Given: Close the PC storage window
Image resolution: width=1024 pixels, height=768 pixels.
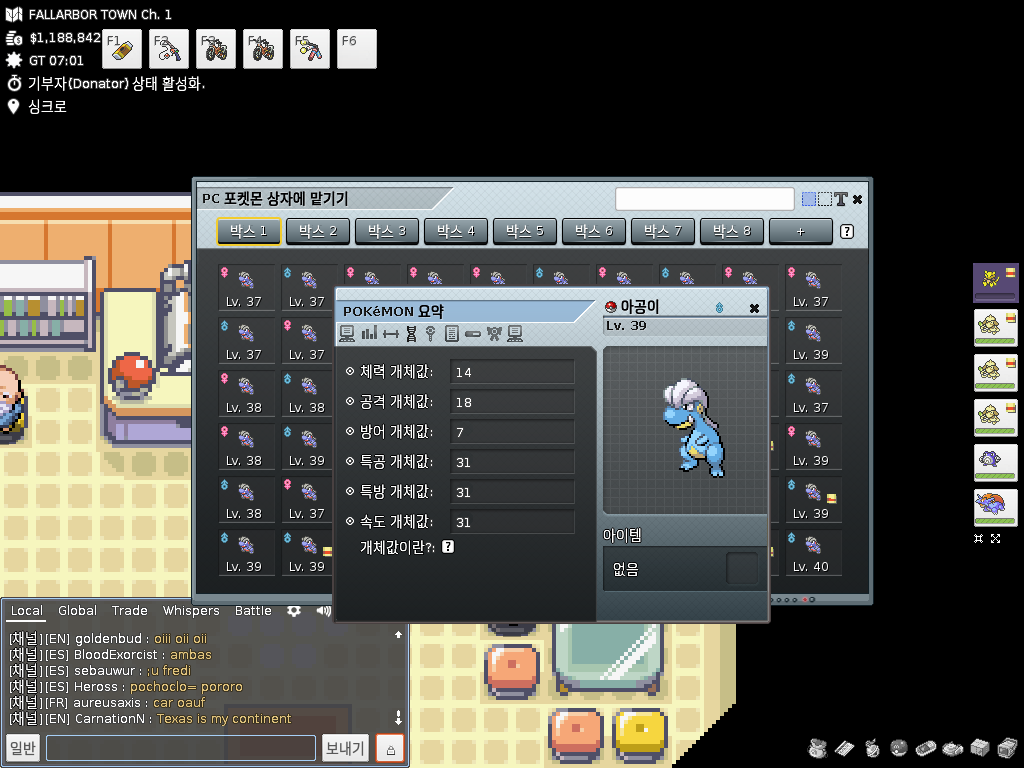Looking at the screenshot, I should coord(857,199).
